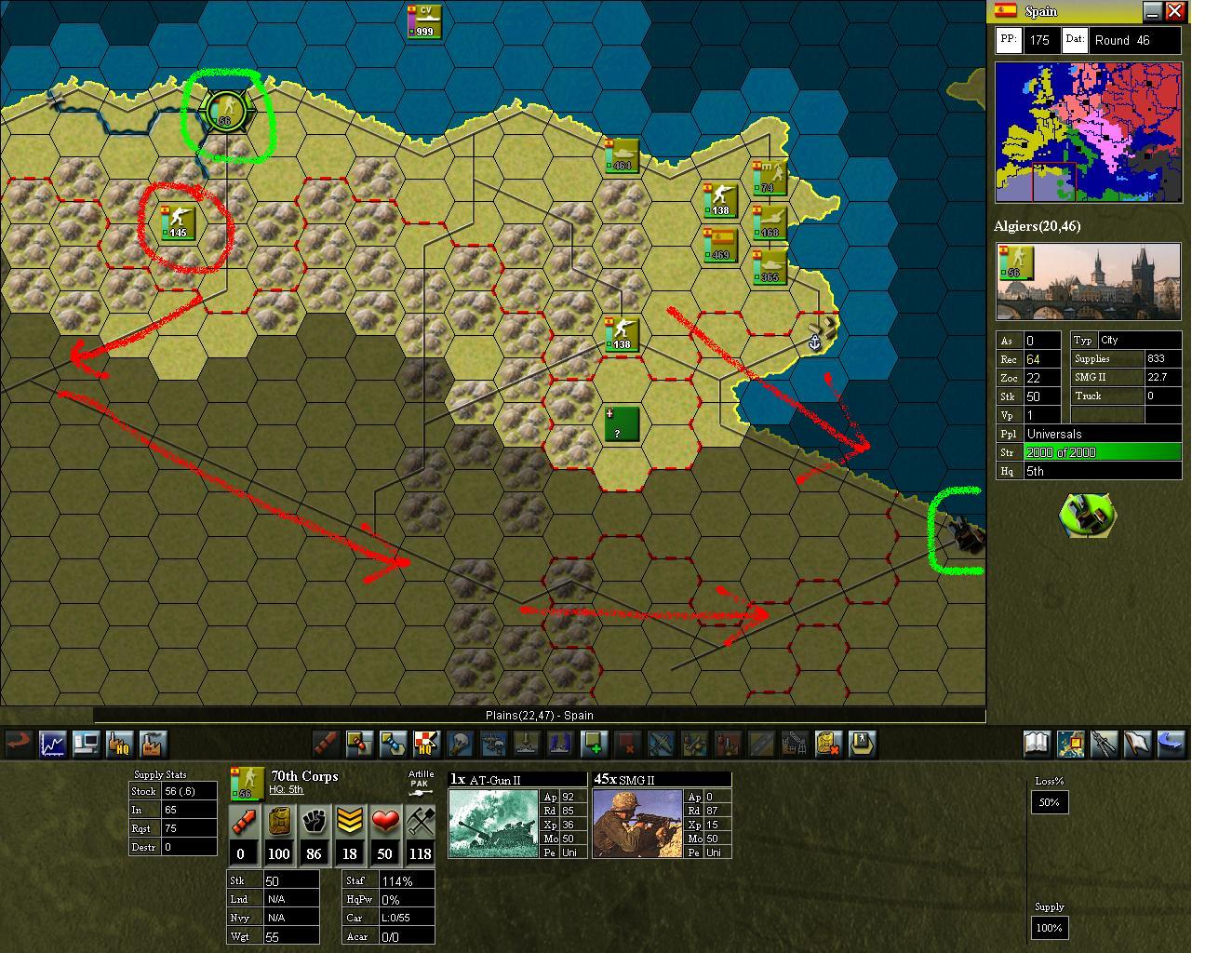Image resolution: width=1232 pixels, height=953 pixels.
Task: Disband the unit with the red X icon
Action: point(627,743)
